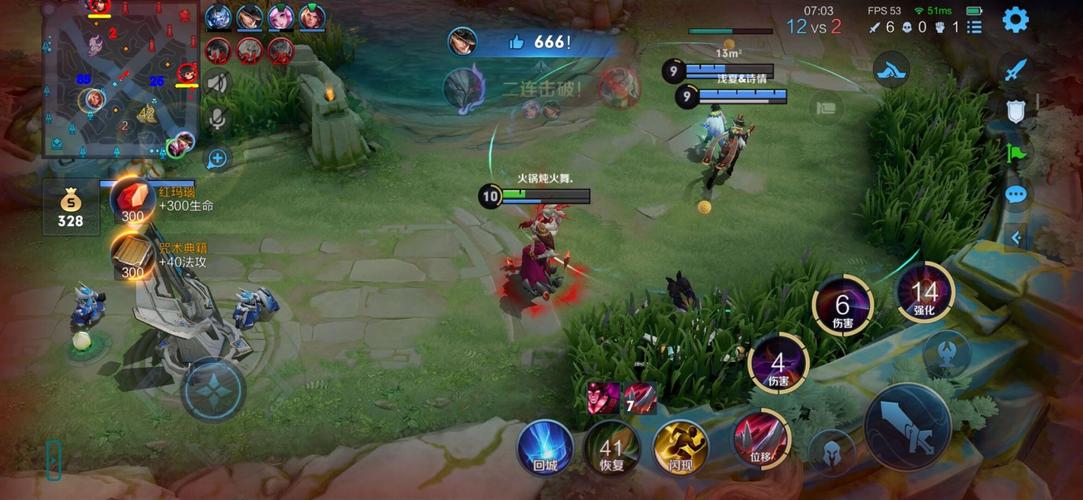Screen dimensions: 1083x500
Task: Send the shield defend signal
Action: [x=1016, y=111]
